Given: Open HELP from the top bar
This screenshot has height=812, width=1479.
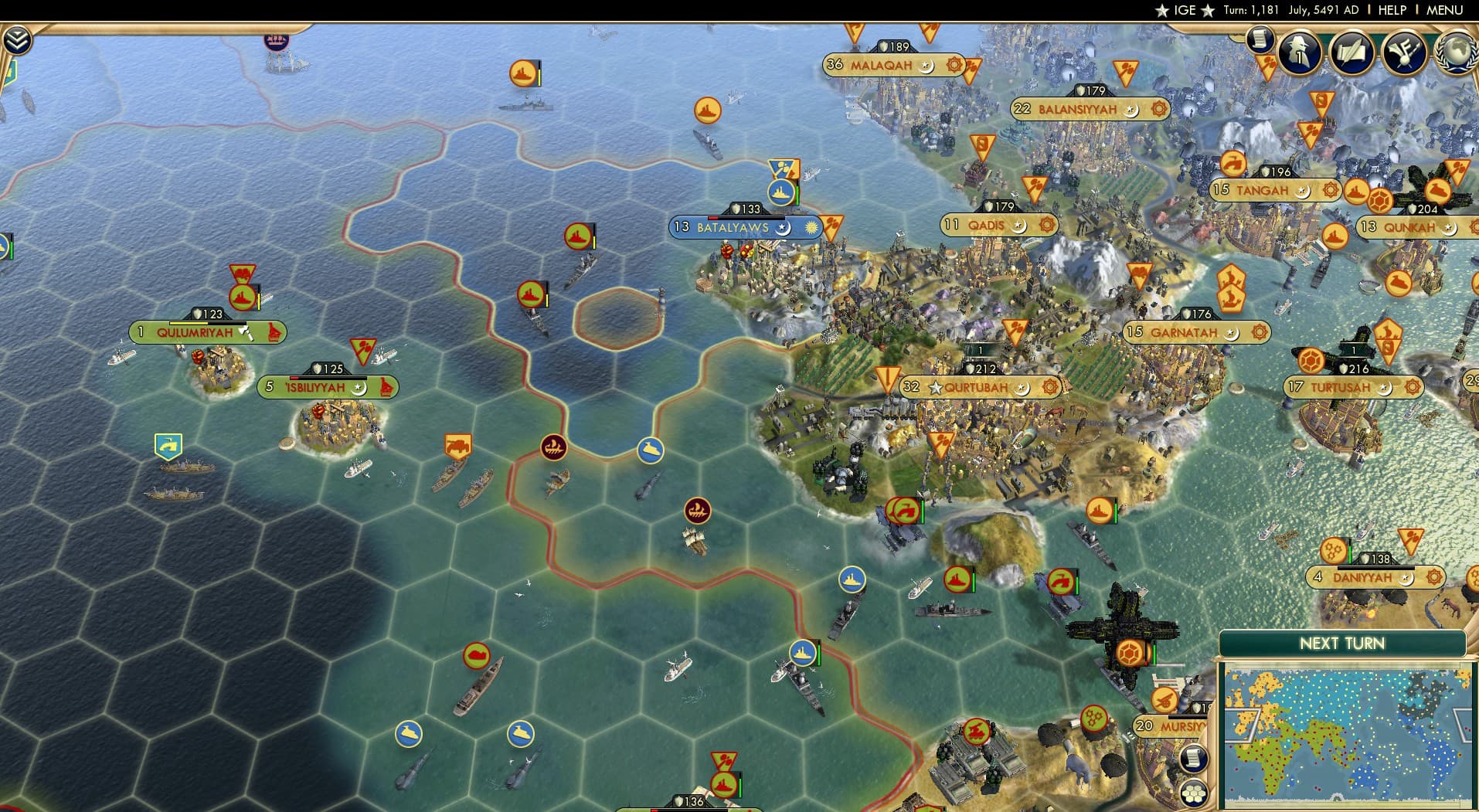Looking at the screenshot, I should coord(1392,10).
